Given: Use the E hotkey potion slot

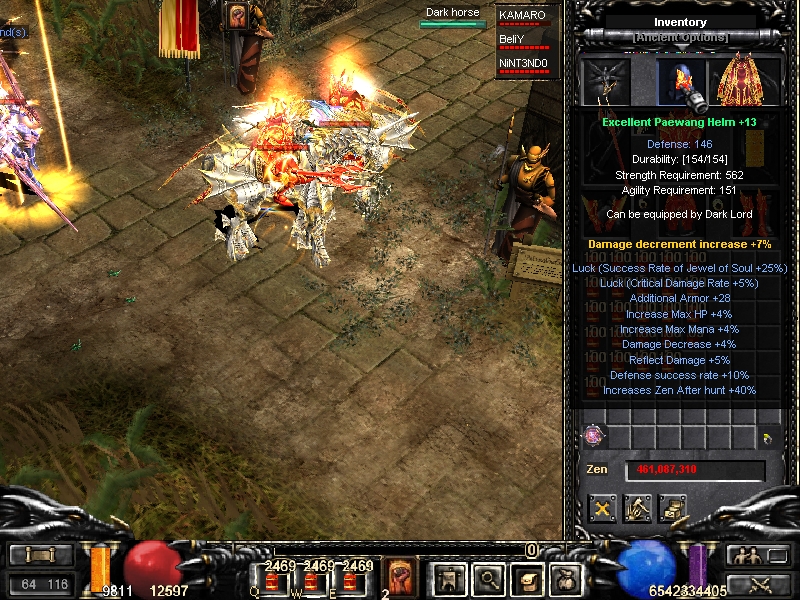Looking at the screenshot, I should coord(350,580).
